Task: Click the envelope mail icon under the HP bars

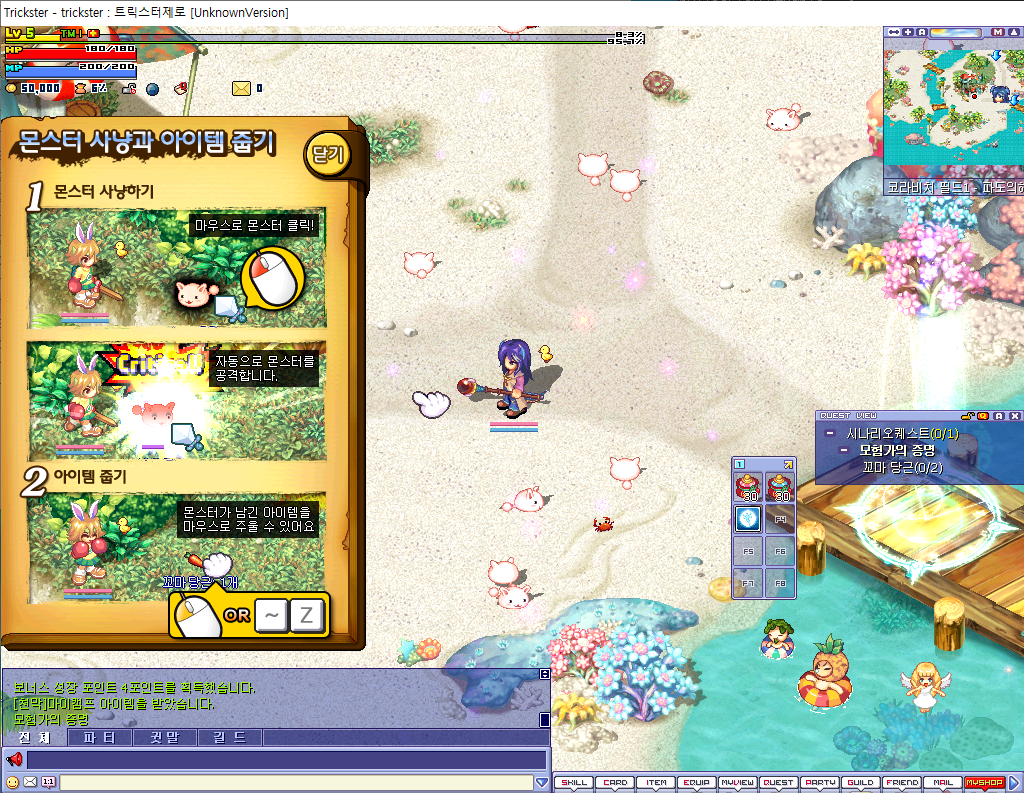Action: (241, 88)
